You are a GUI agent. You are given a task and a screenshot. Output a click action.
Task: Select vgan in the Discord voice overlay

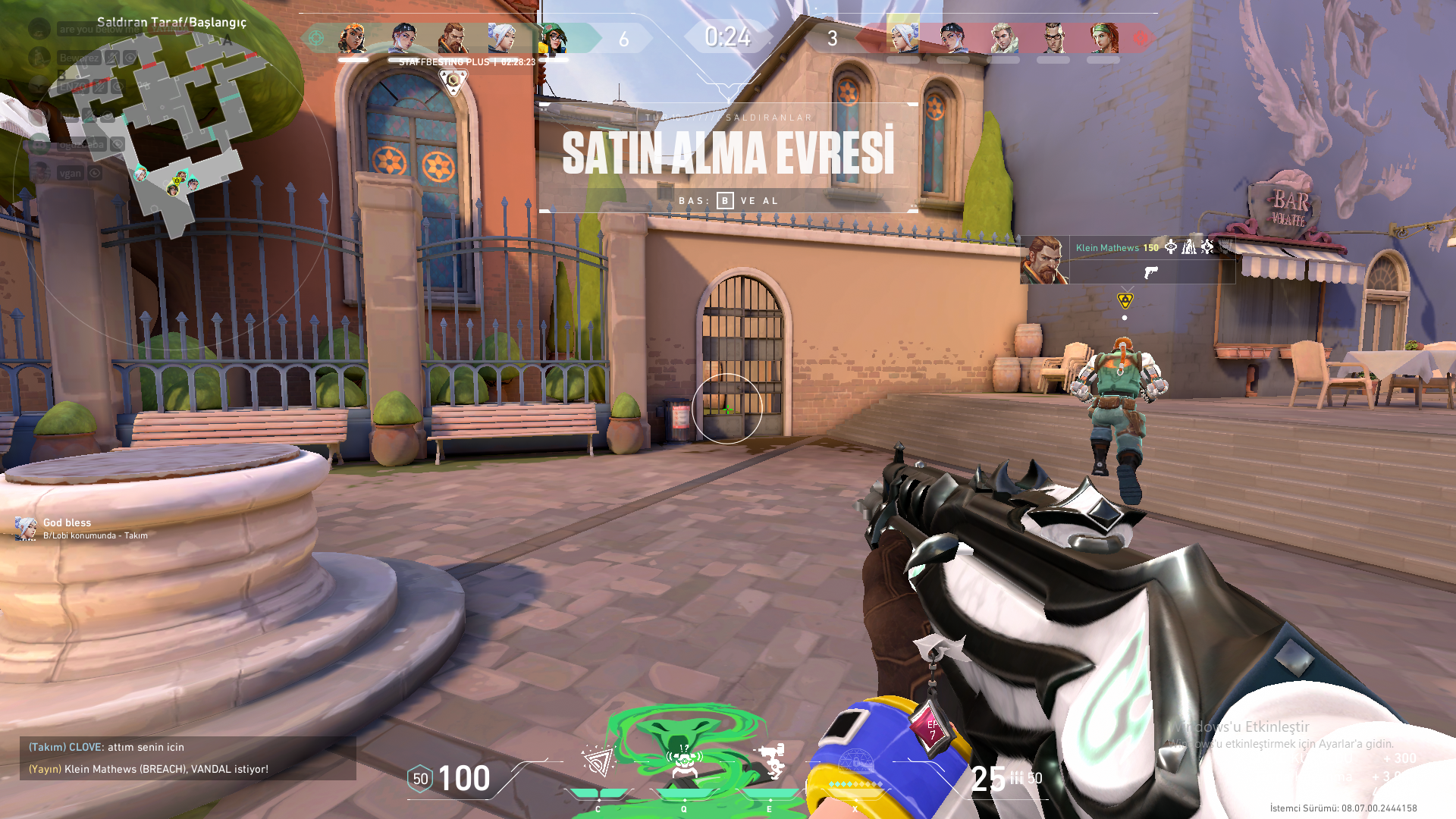pos(71,173)
